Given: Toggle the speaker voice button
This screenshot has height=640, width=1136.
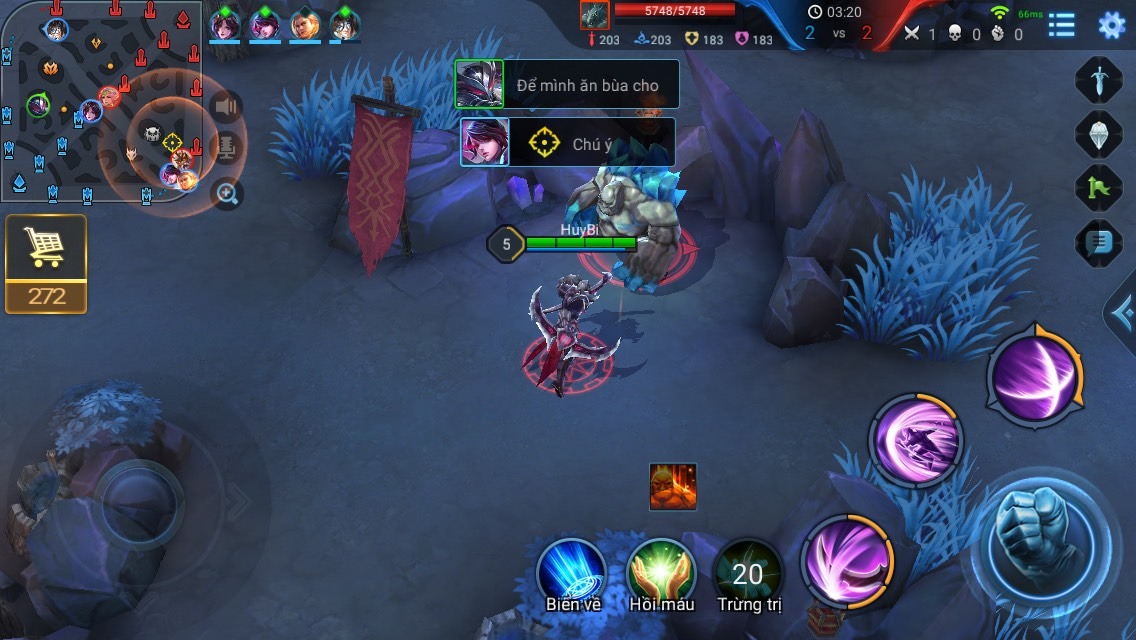Looking at the screenshot, I should coord(228,106).
